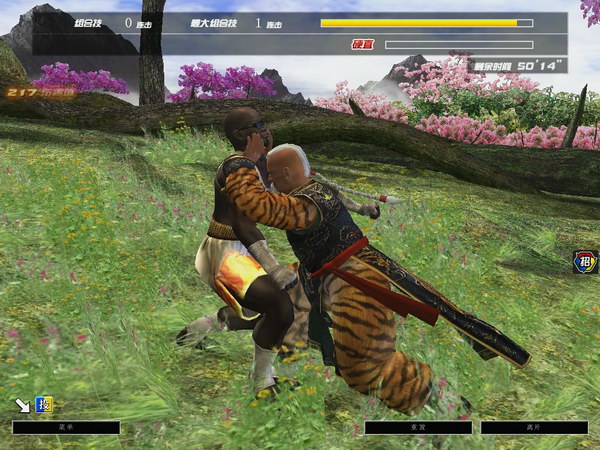Select the blue skill icon beside the arrow
This screenshot has width=600, height=450.
point(44,405)
